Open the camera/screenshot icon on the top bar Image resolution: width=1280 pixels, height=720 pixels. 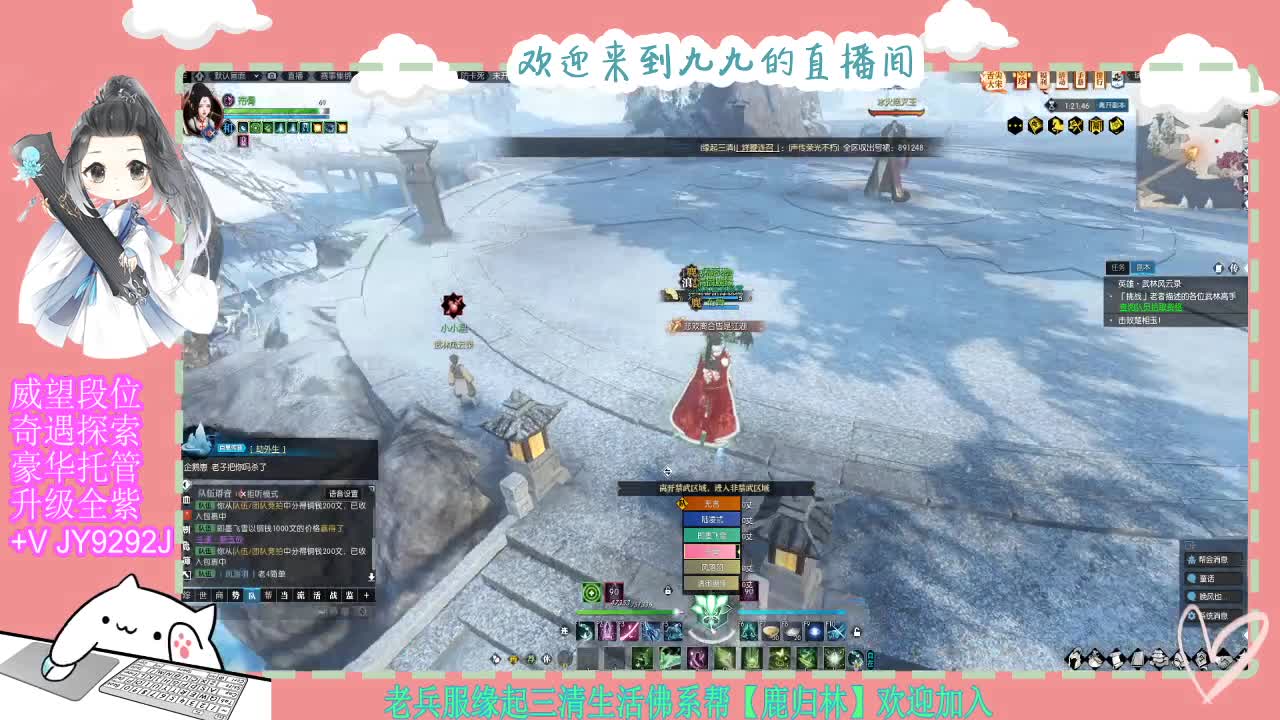pyautogui.click(x=273, y=74)
